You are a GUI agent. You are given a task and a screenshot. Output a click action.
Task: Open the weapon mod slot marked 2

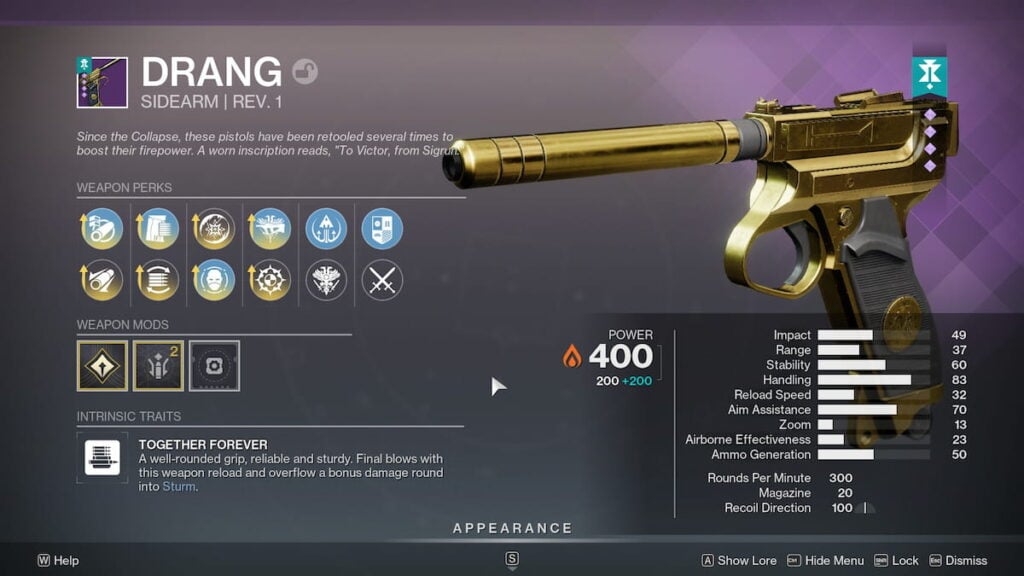(x=158, y=366)
